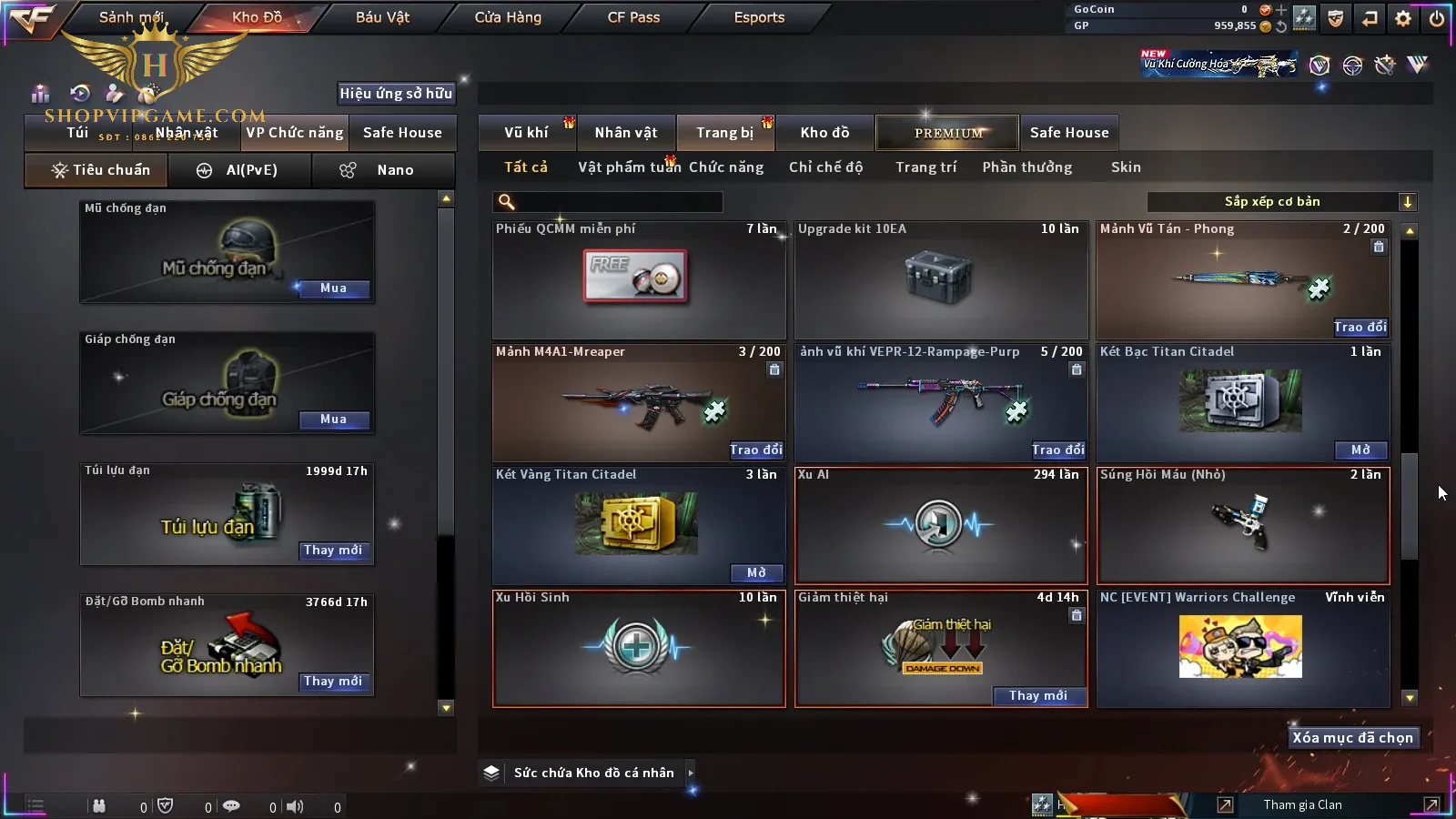This screenshot has height=819, width=1456.
Task: Click the power exit icon
Action: pos(1437,17)
